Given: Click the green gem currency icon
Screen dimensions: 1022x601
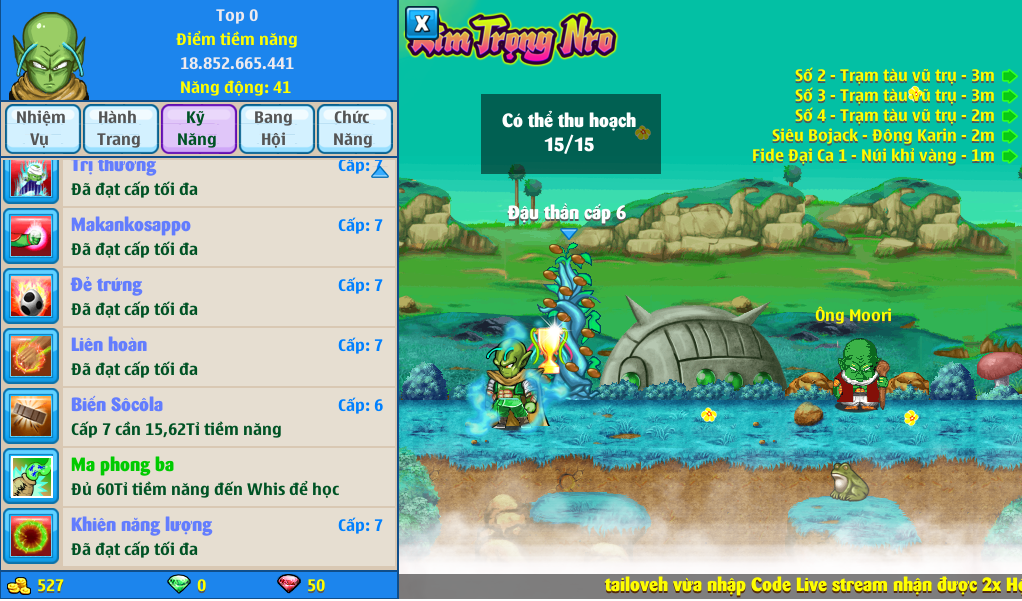Looking at the screenshot, I should [x=178, y=585].
